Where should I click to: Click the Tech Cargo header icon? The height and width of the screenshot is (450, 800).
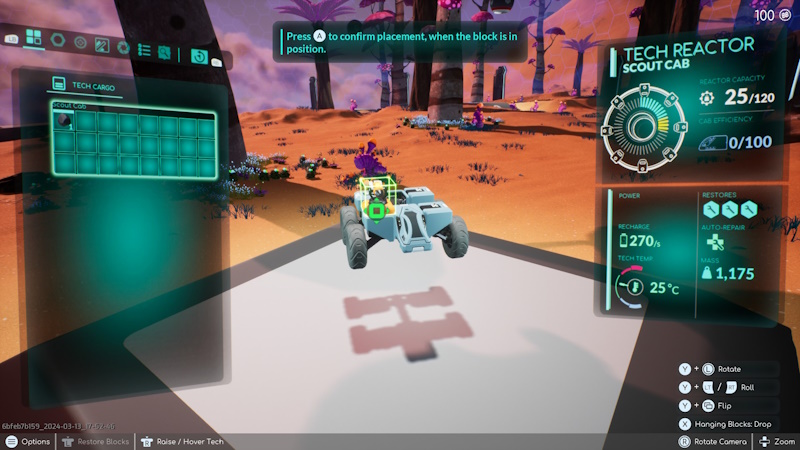pos(59,87)
